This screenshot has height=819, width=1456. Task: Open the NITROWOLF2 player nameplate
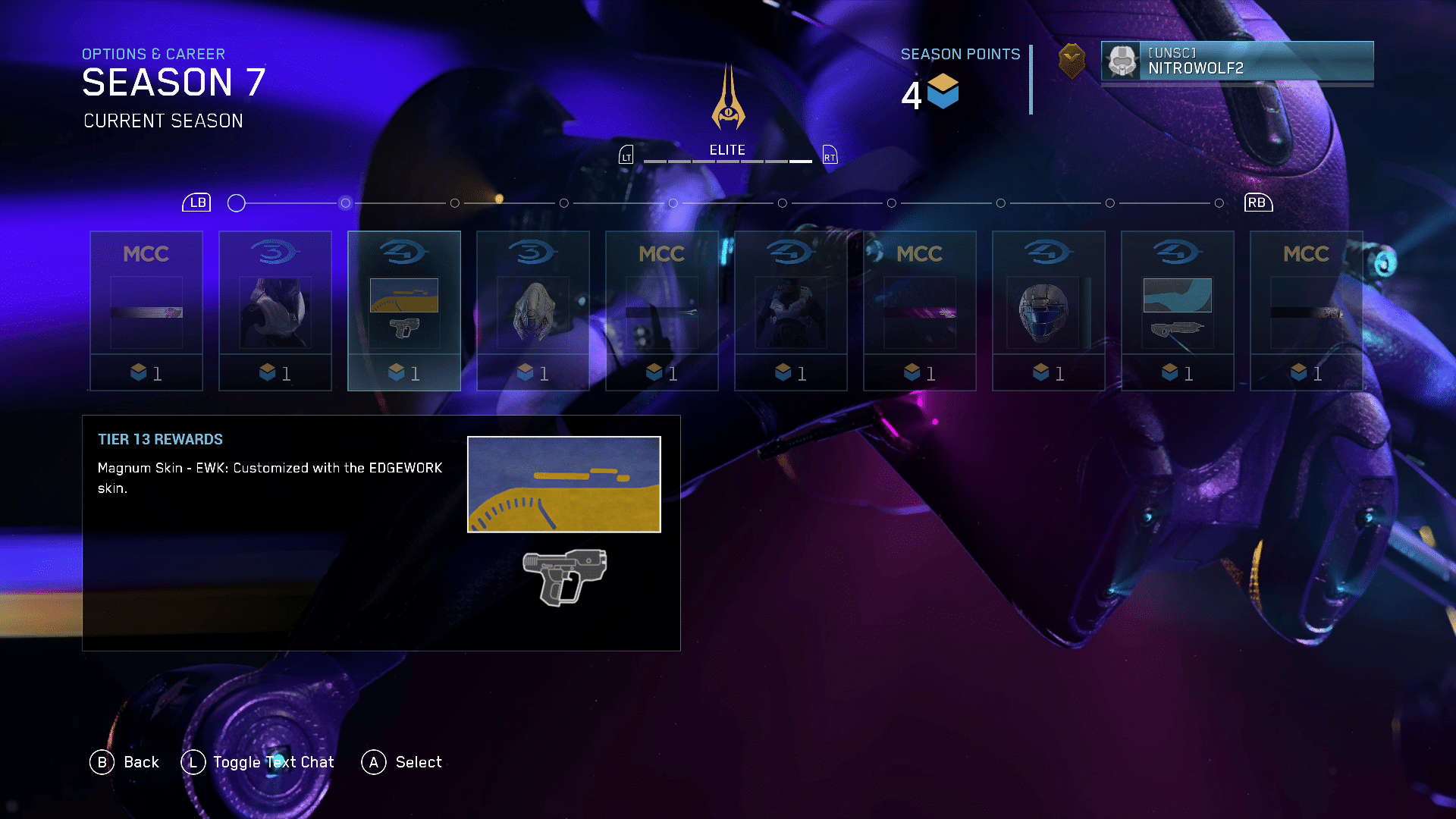point(1237,61)
